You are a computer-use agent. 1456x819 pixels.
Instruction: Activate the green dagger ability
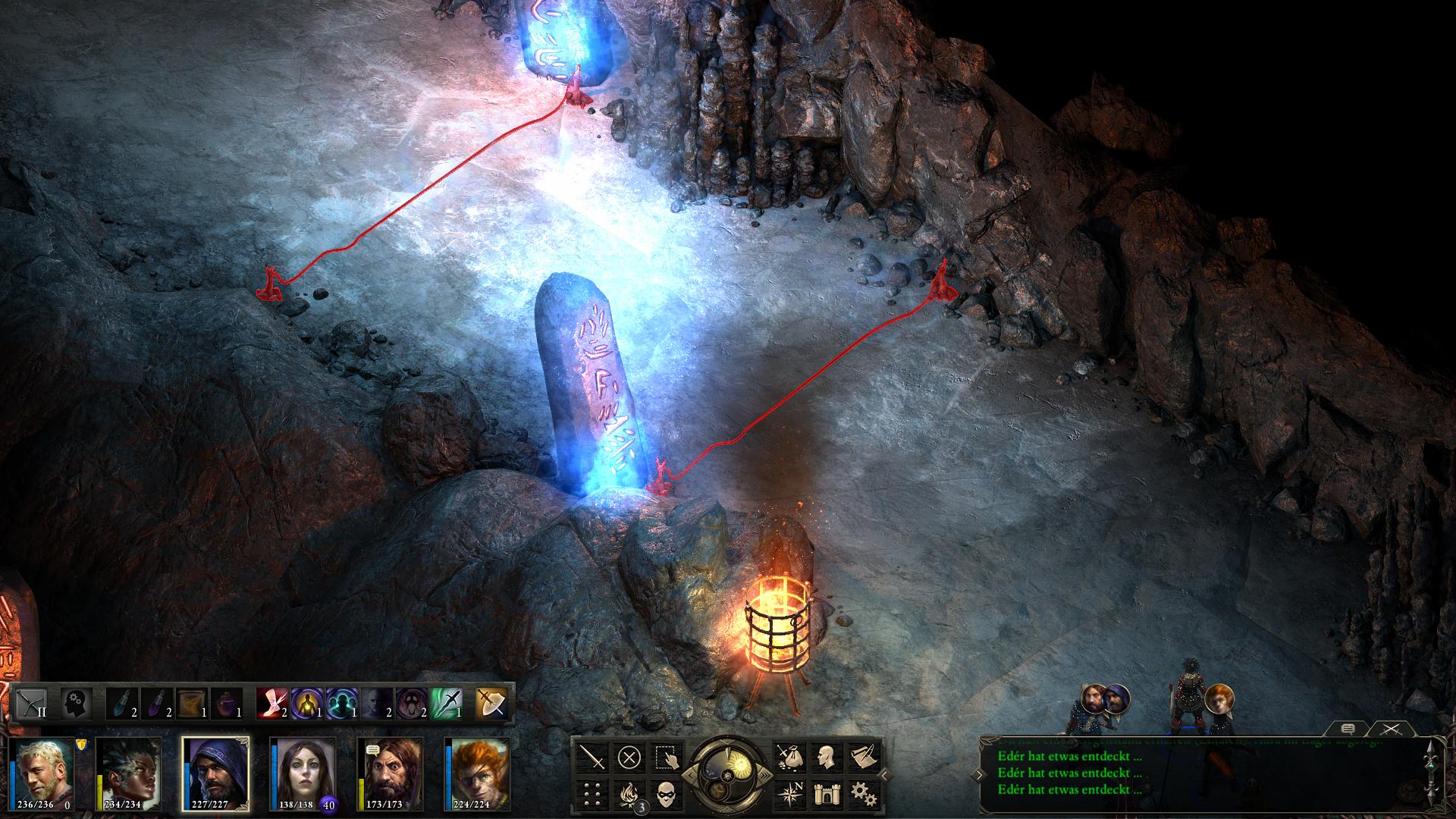tap(446, 704)
